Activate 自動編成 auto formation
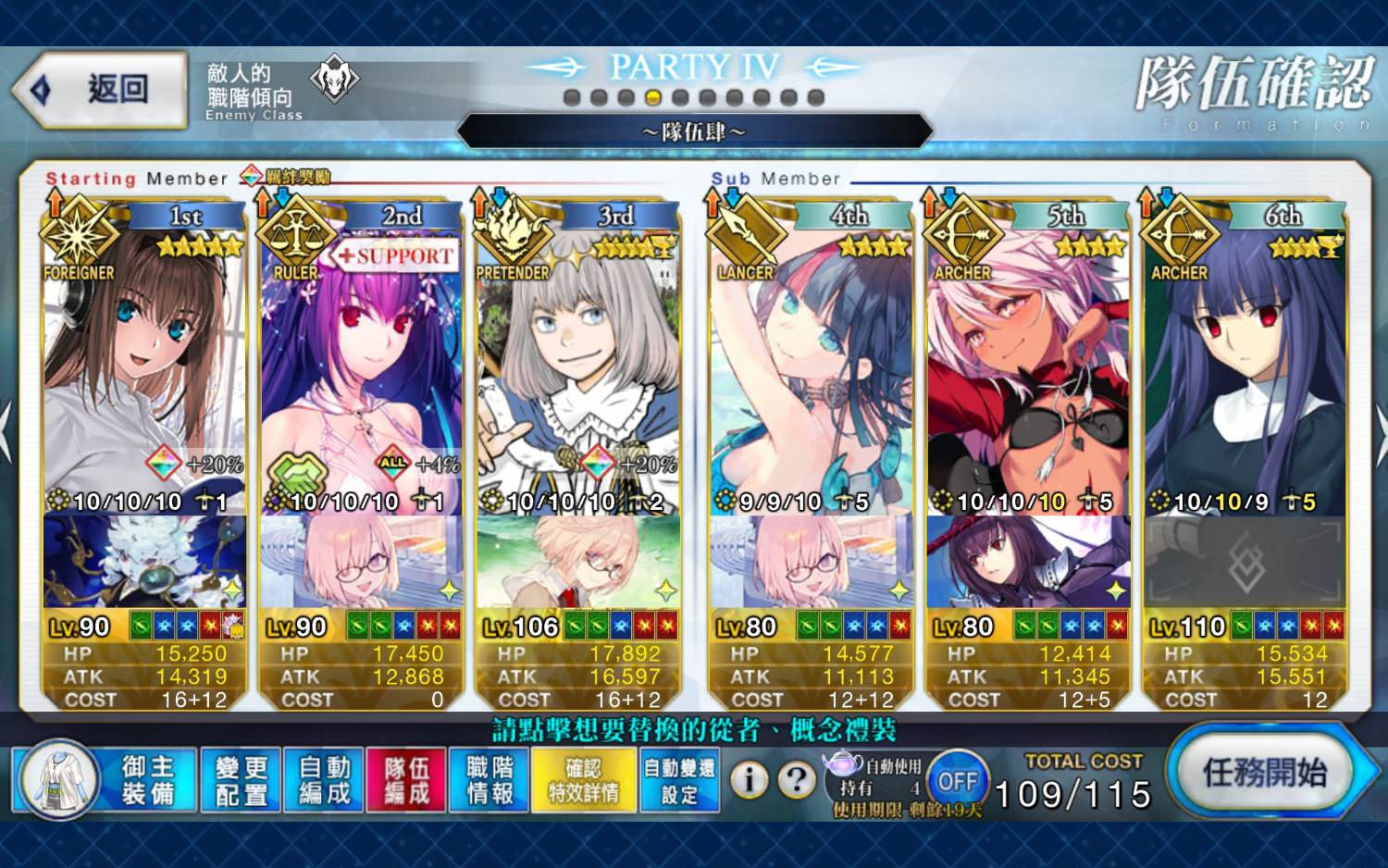Image resolution: width=1388 pixels, height=868 pixels. coord(324,780)
